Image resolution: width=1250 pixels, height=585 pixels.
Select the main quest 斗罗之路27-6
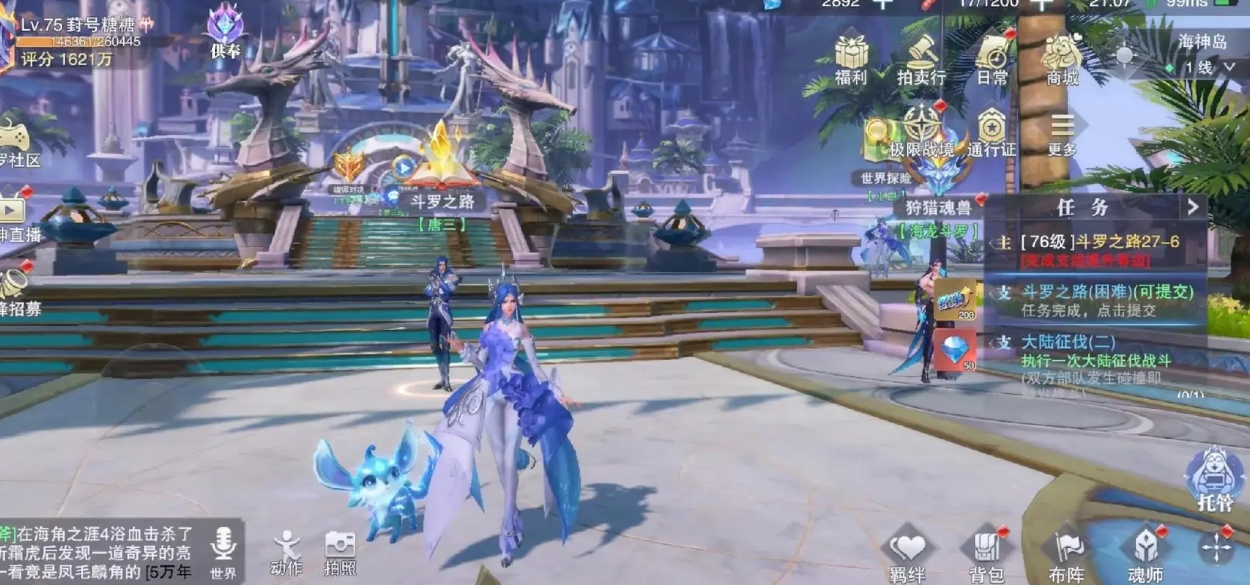tap(1095, 246)
